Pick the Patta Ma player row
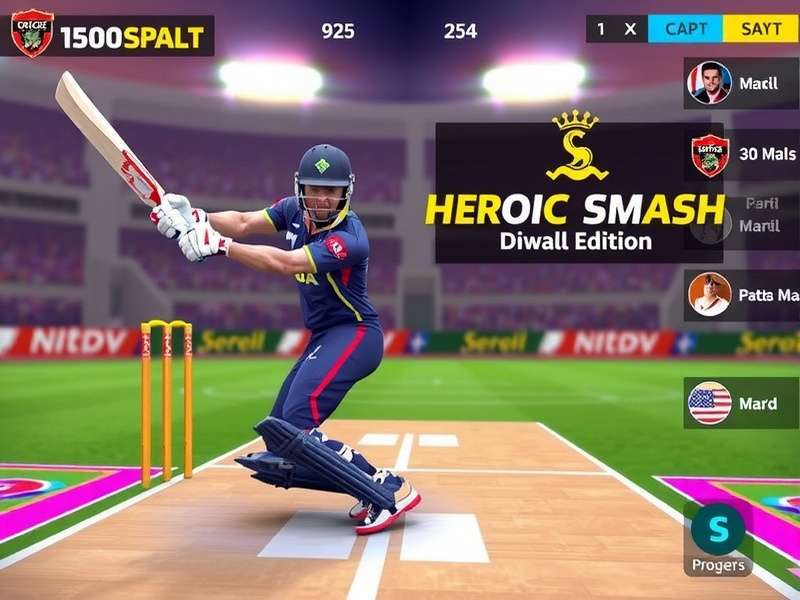 point(741,295)
